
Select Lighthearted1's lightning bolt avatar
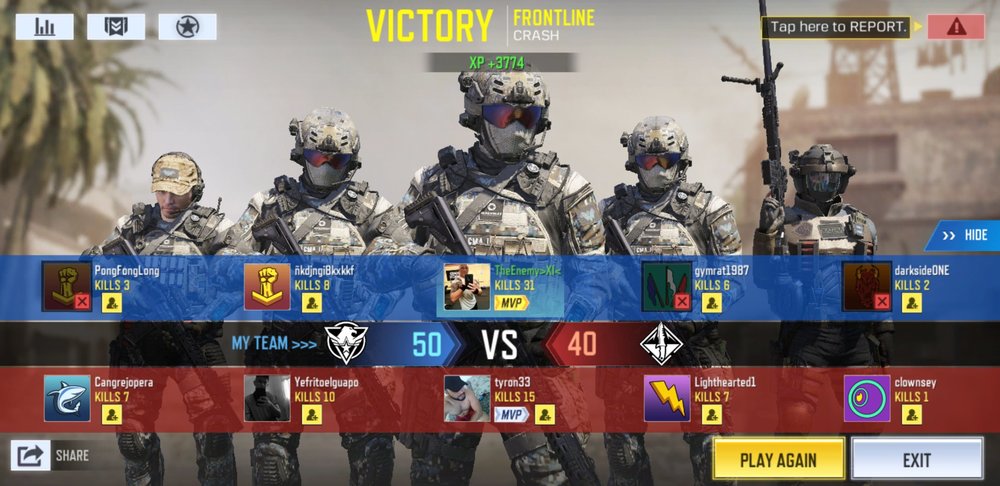click(667, 398)
